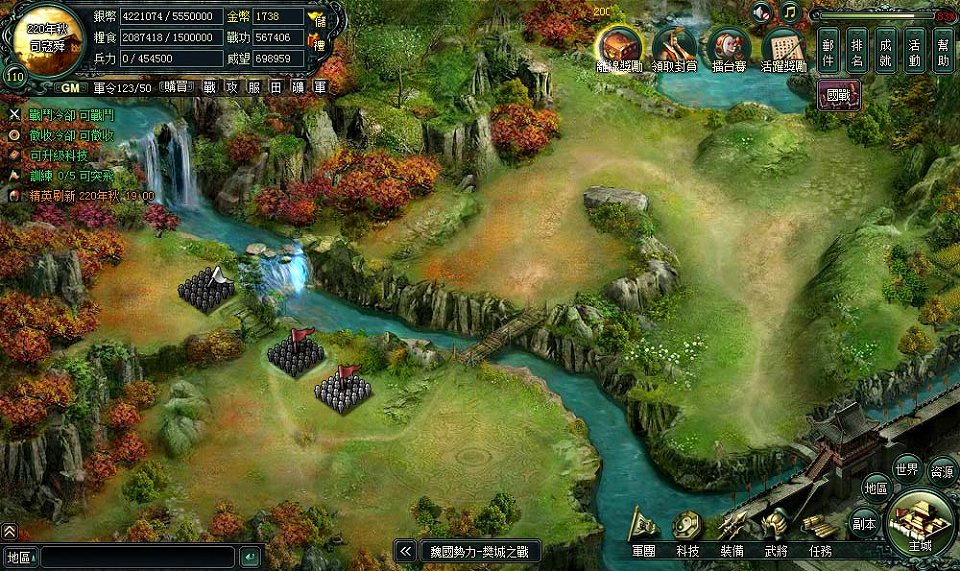
Task: Show the 排名 rankings
Action: point(857,50)
